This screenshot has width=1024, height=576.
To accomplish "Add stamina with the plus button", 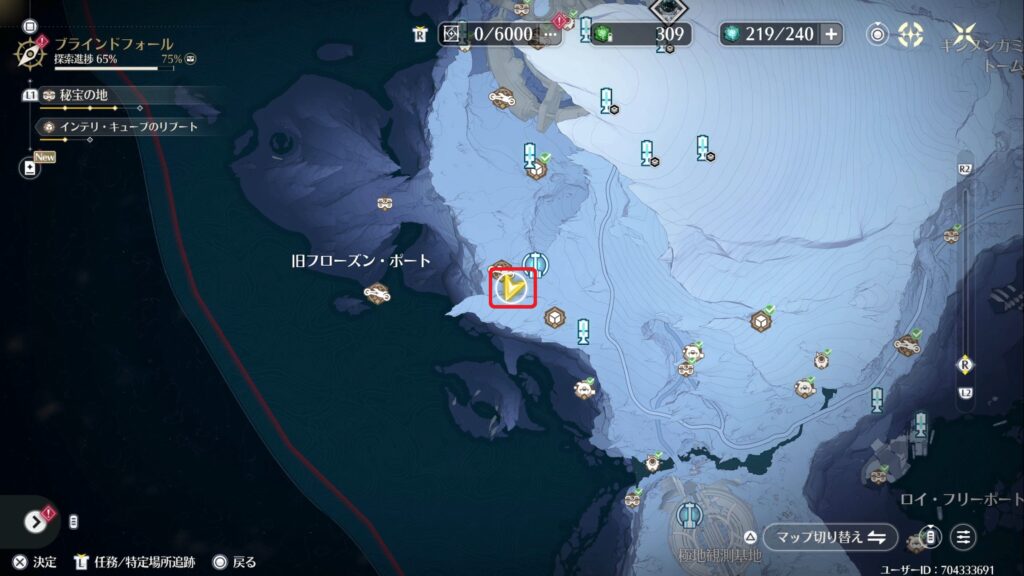I will 830,34.
